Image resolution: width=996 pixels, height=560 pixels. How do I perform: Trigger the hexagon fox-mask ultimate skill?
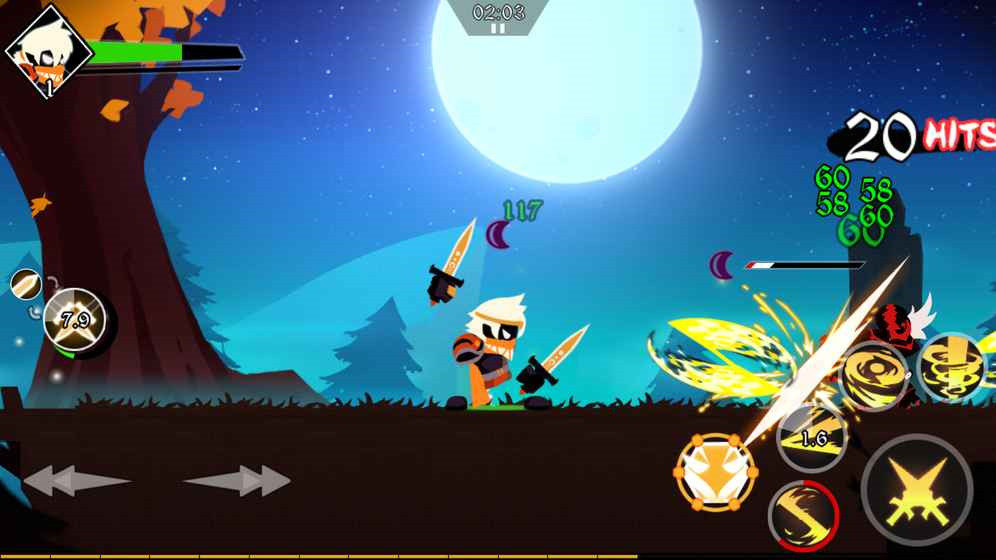point(716,472)
